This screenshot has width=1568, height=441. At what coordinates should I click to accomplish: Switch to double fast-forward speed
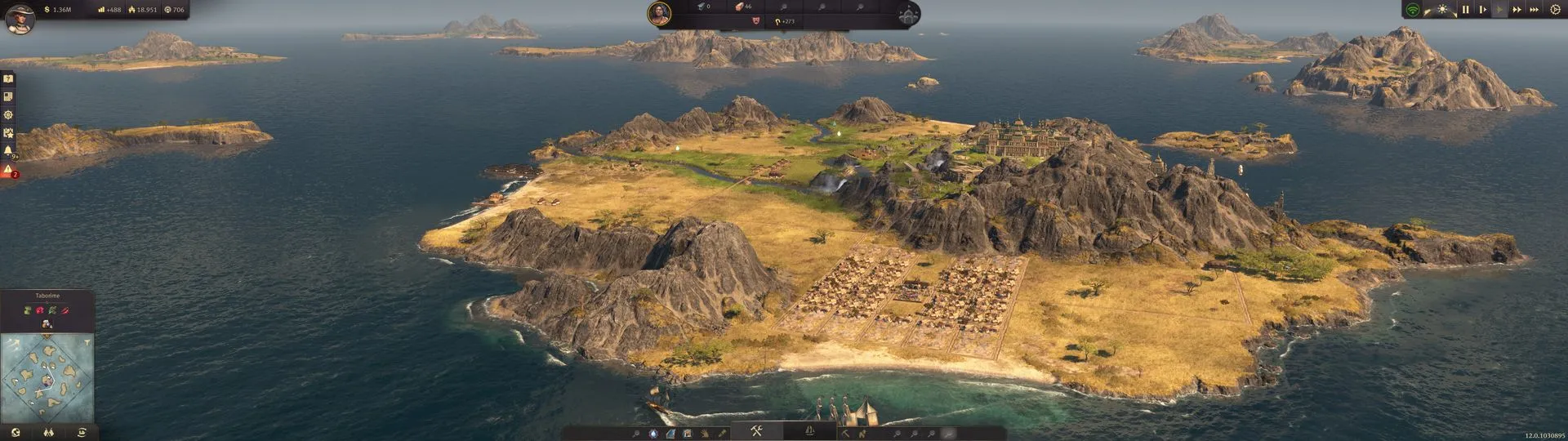click(x=1517, y=10)
